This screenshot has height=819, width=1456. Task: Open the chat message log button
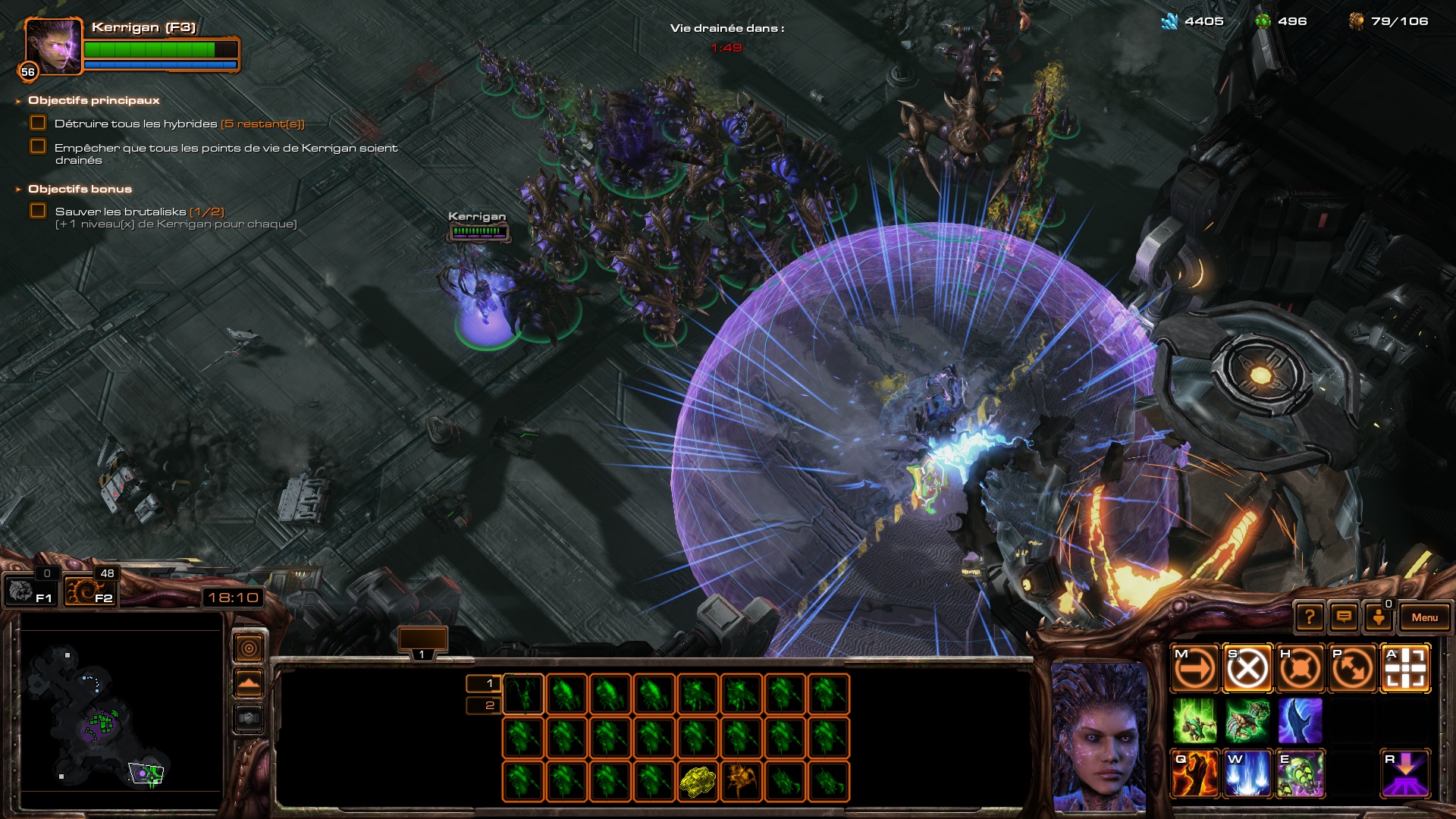coord(1344,617)
